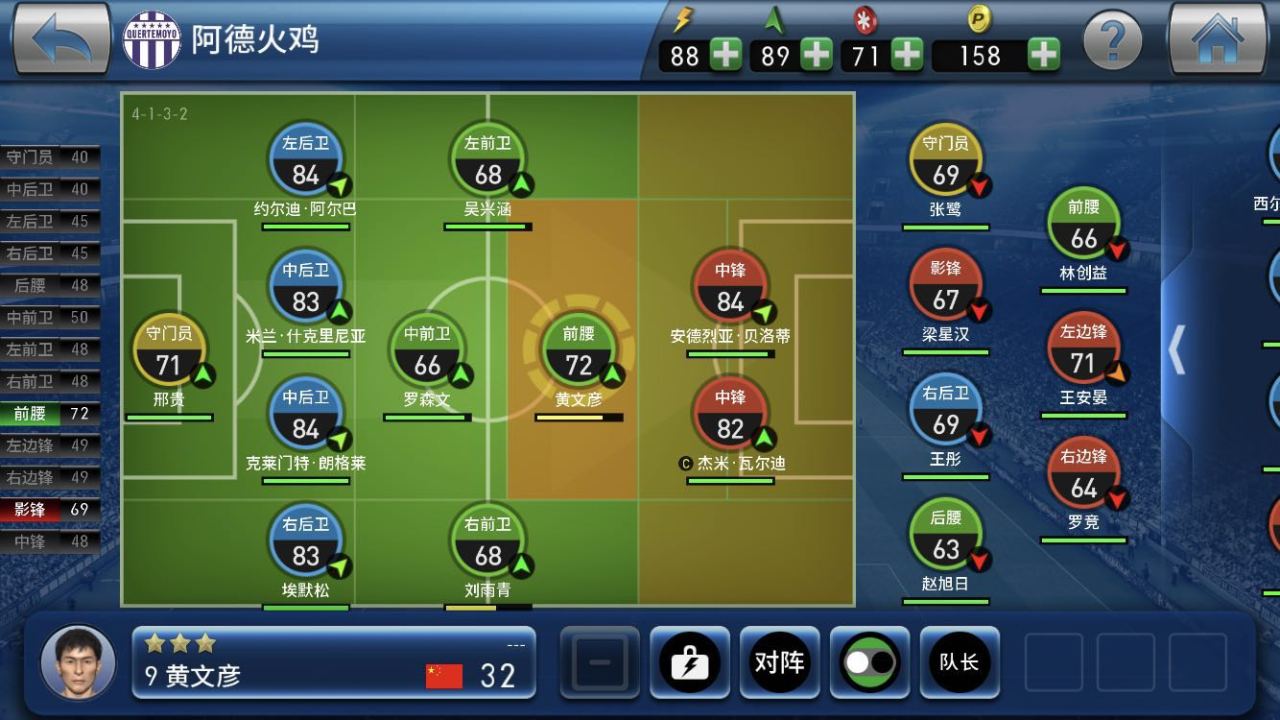
Task: Open the lock kit button near 对阵
Action: point(690,662)
